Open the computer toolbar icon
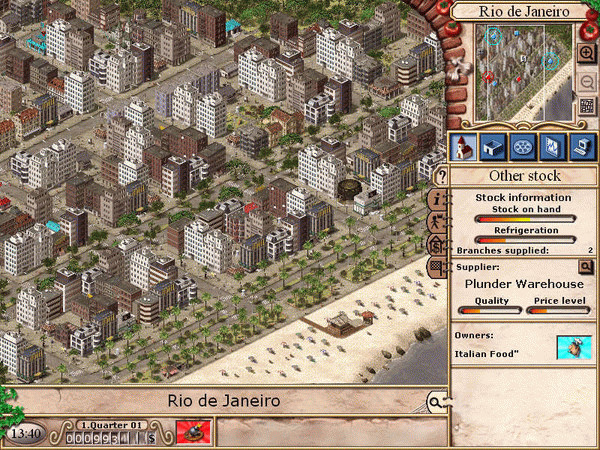 (580, 147)
